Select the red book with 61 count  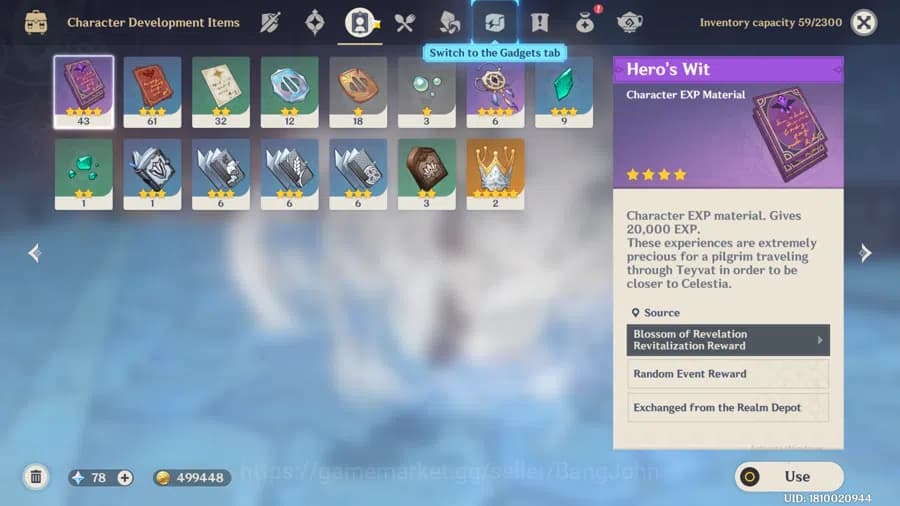[152, 92]
